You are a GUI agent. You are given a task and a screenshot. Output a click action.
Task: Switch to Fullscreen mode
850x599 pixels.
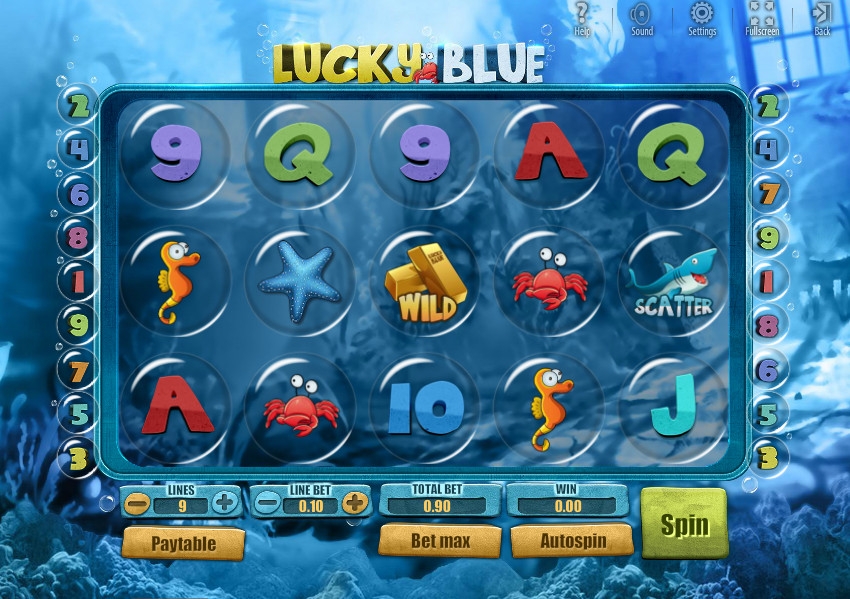pos(762,17)
